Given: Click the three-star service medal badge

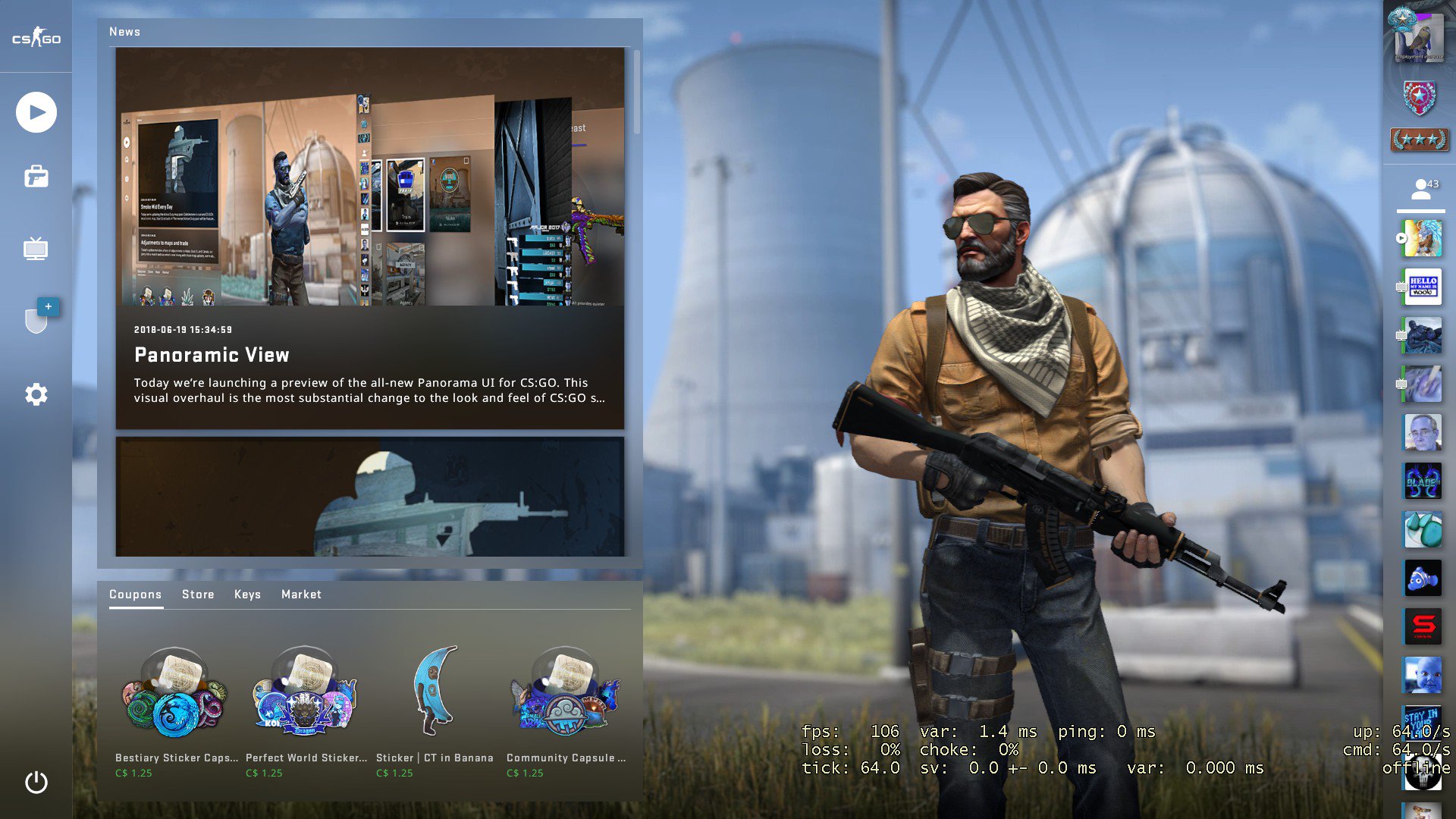Looking at the screenshot, I should [1420, 140].
